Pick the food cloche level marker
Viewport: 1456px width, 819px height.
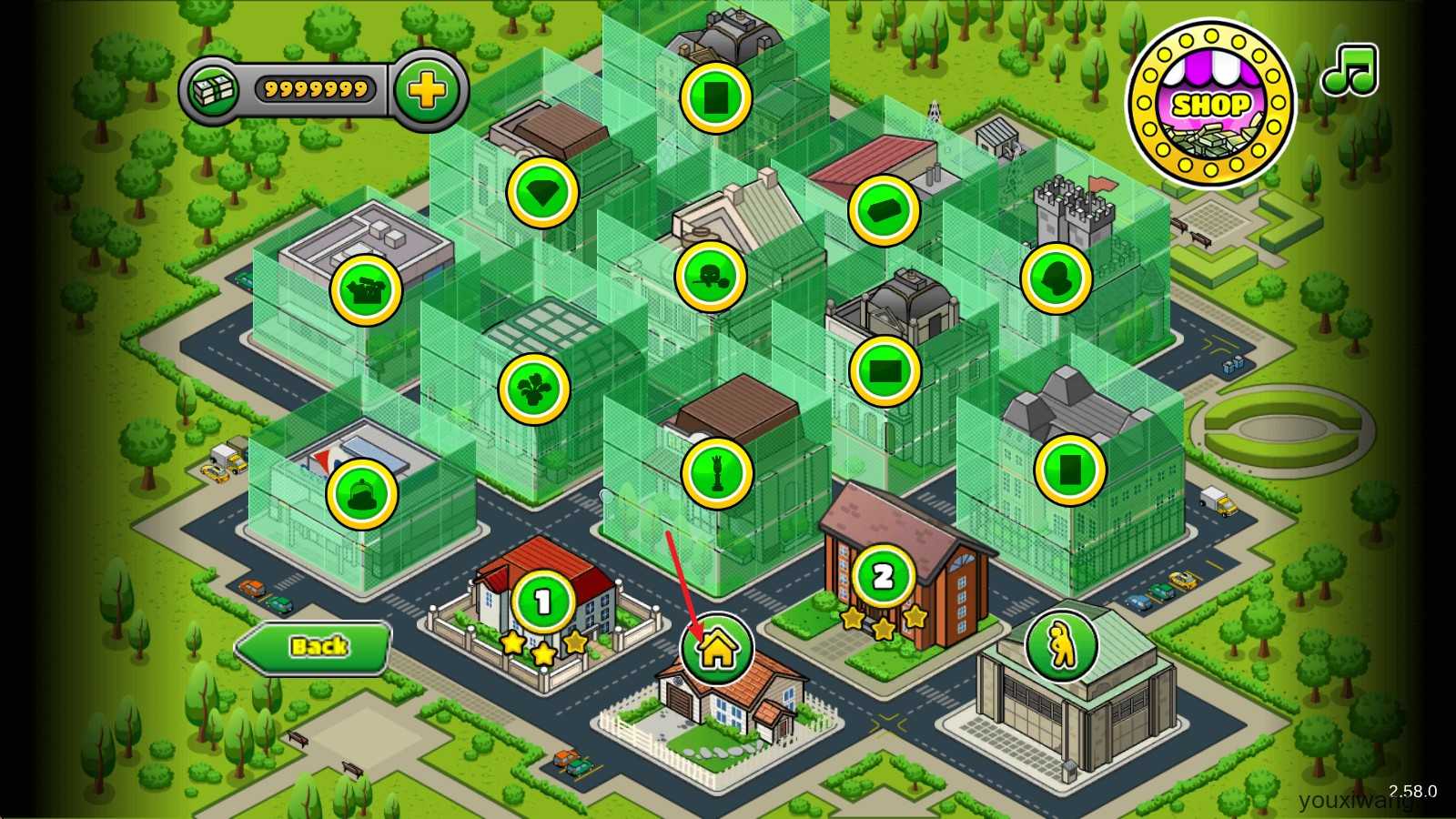pyautogui.click(x=362, y=494)
